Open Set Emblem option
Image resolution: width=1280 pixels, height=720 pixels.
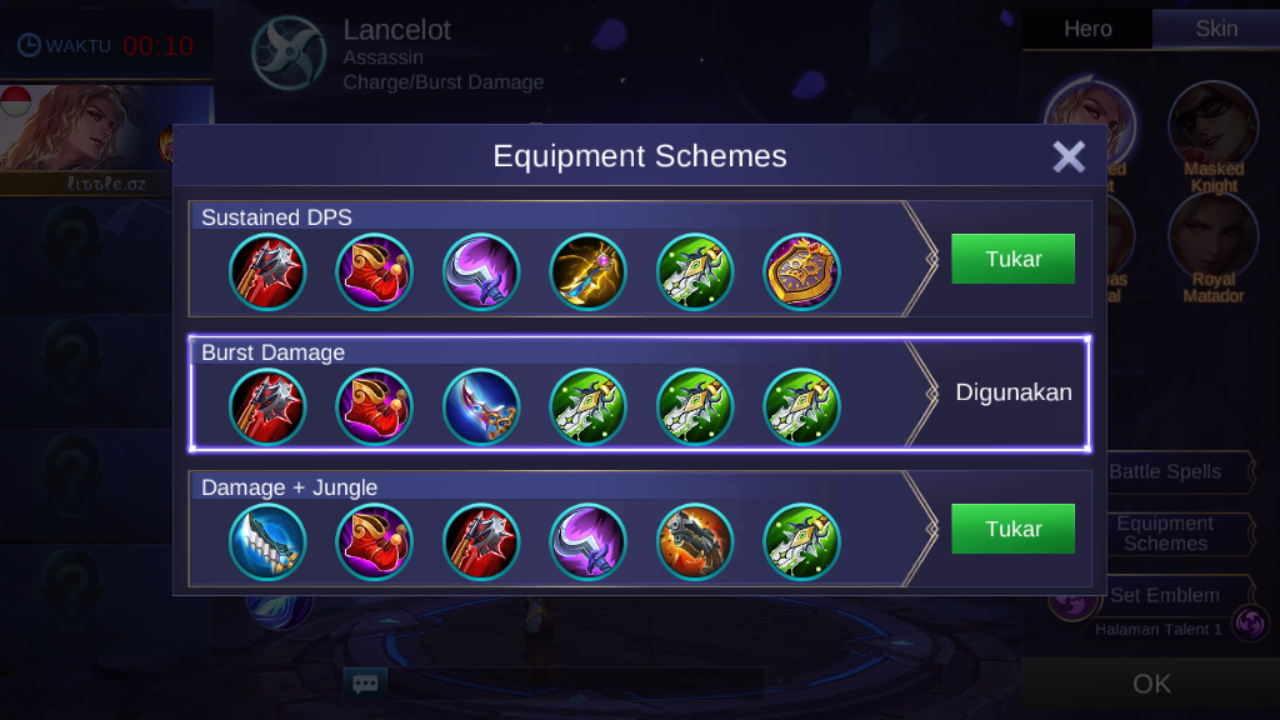pyautogui.click(x=1165, y=595)
